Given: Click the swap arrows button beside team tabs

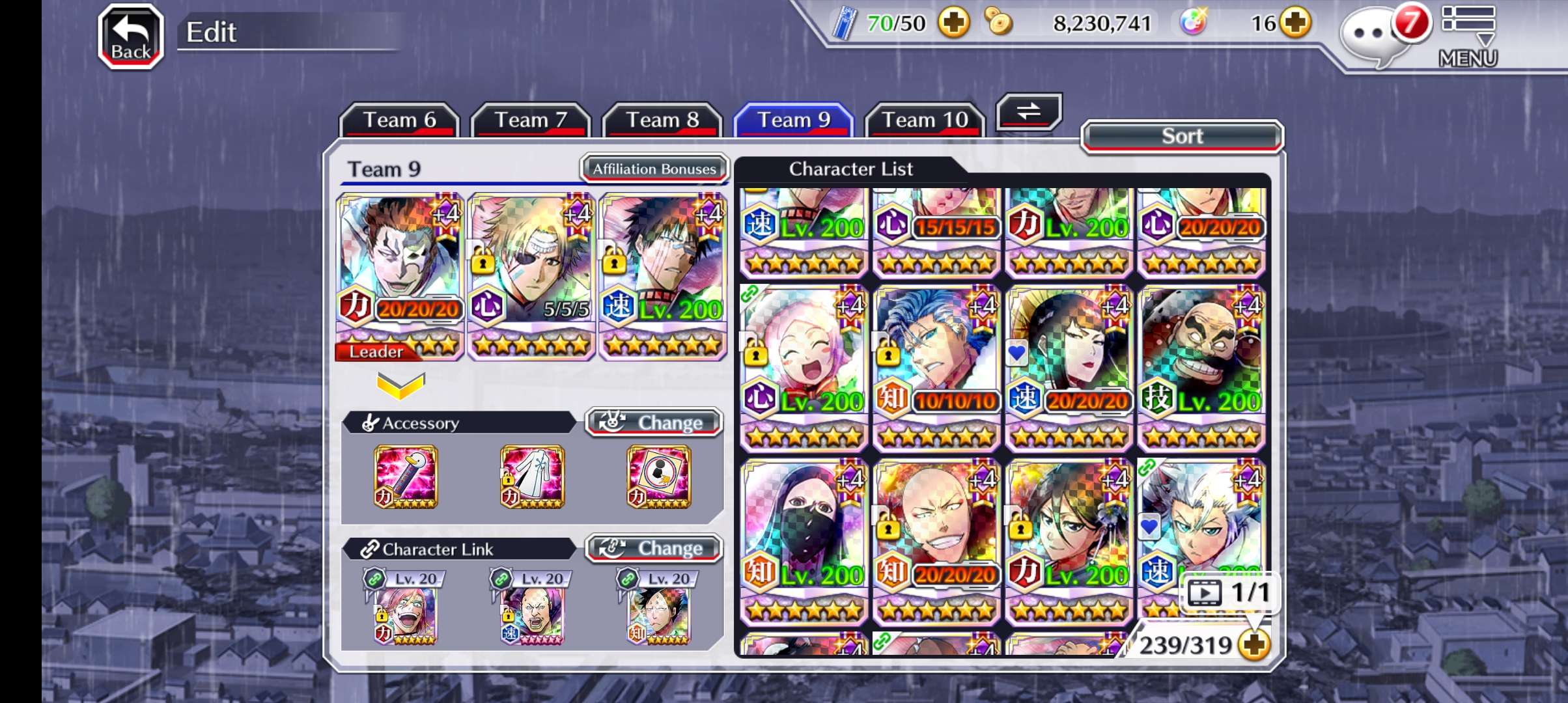Looking at the screenshot, I should (1029, 111).
